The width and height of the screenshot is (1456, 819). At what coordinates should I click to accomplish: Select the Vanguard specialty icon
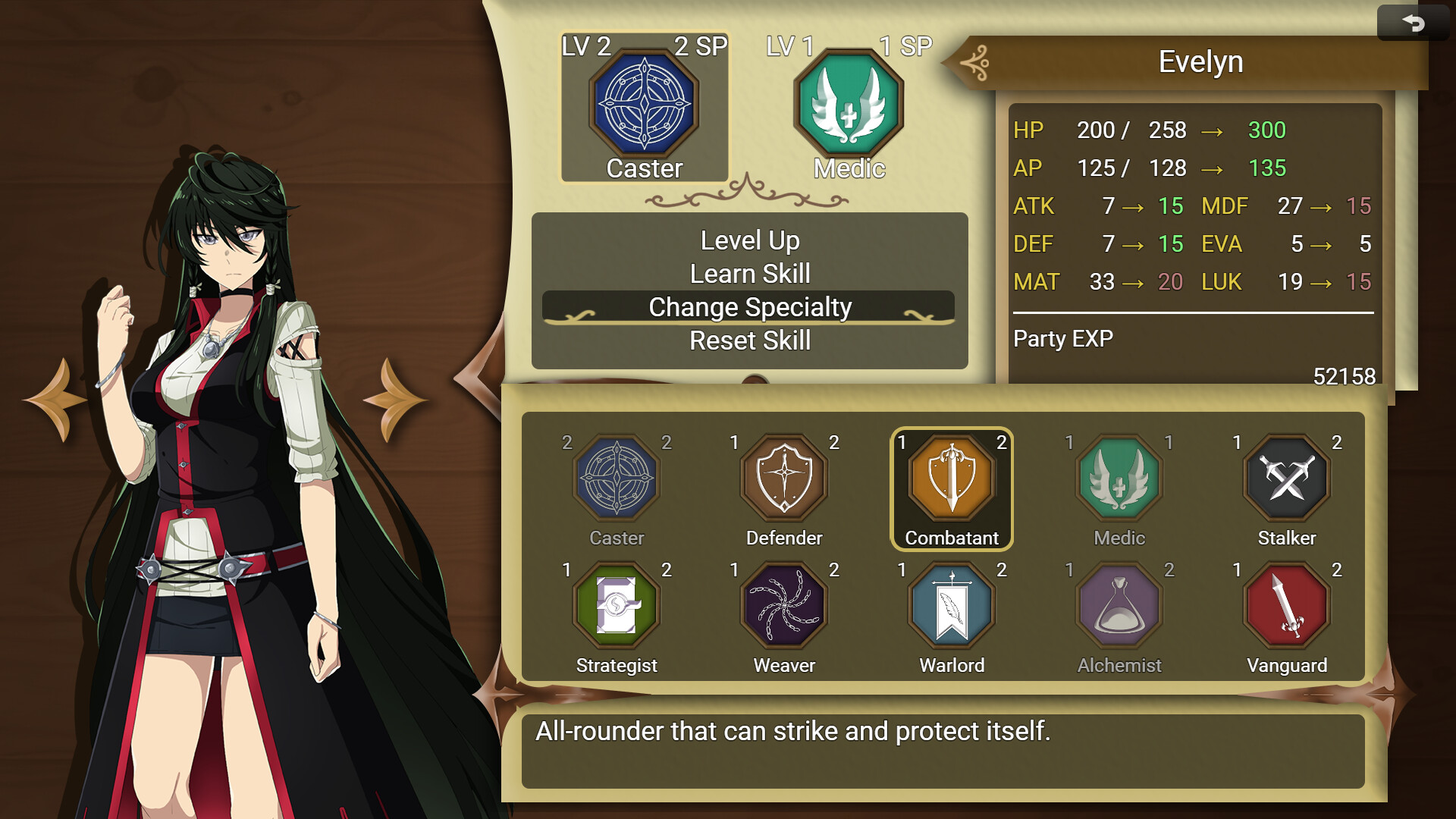click(x=1285, y=605)
